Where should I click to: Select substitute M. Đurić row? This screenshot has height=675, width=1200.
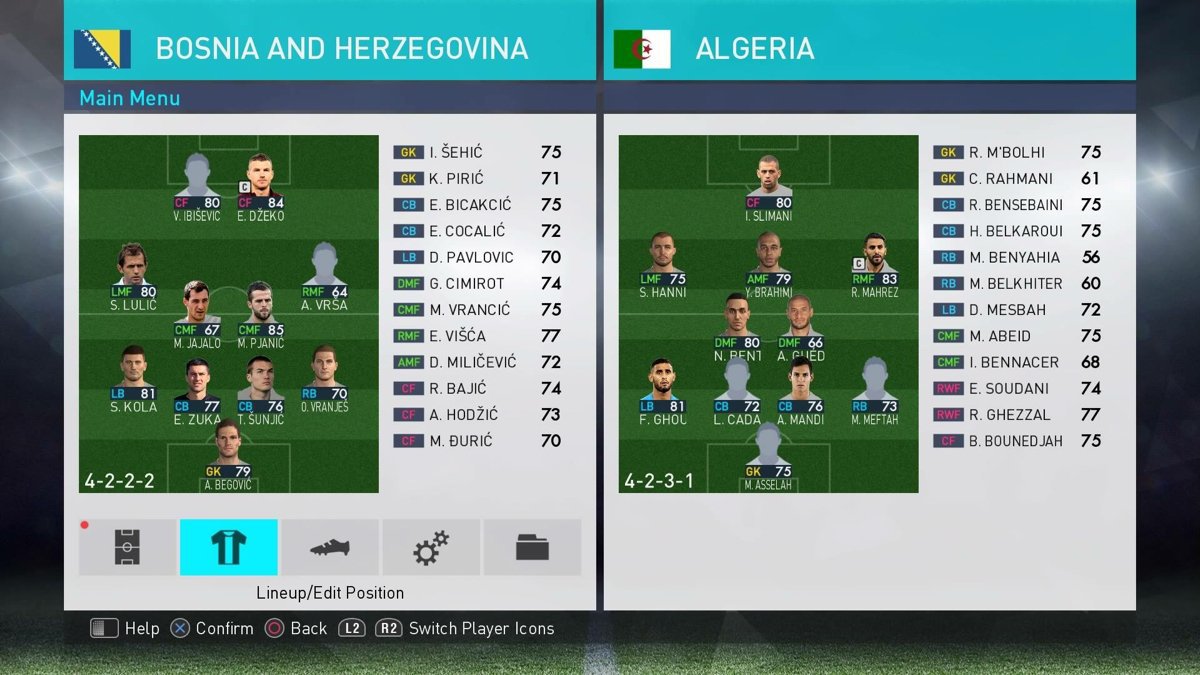click(x=477, y=441)
